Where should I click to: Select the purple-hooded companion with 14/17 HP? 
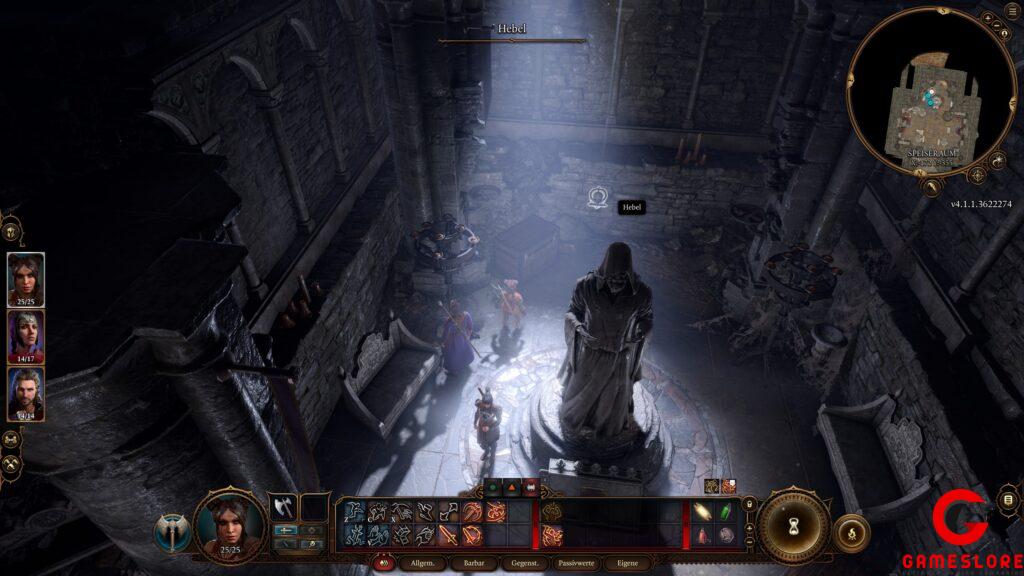[25, 335]
